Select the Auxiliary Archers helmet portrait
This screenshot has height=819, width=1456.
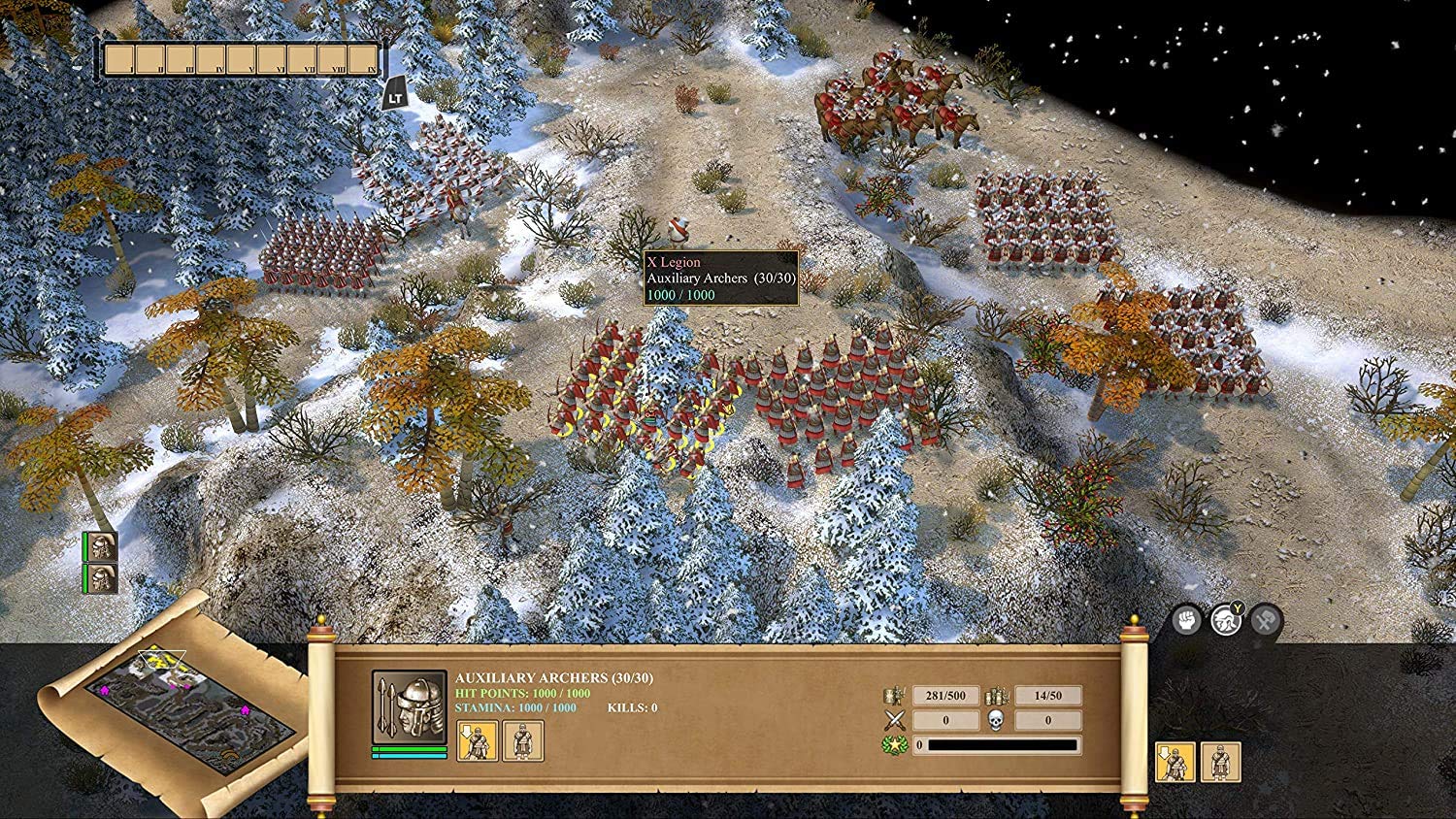pos(409,707)
